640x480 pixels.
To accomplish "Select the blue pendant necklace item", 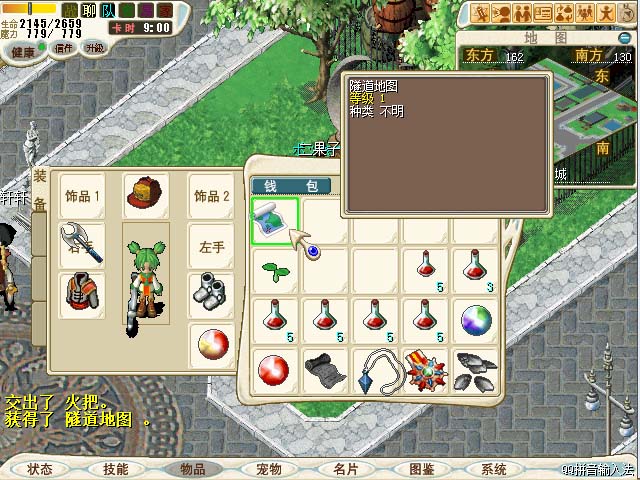I will coord(376,369).
